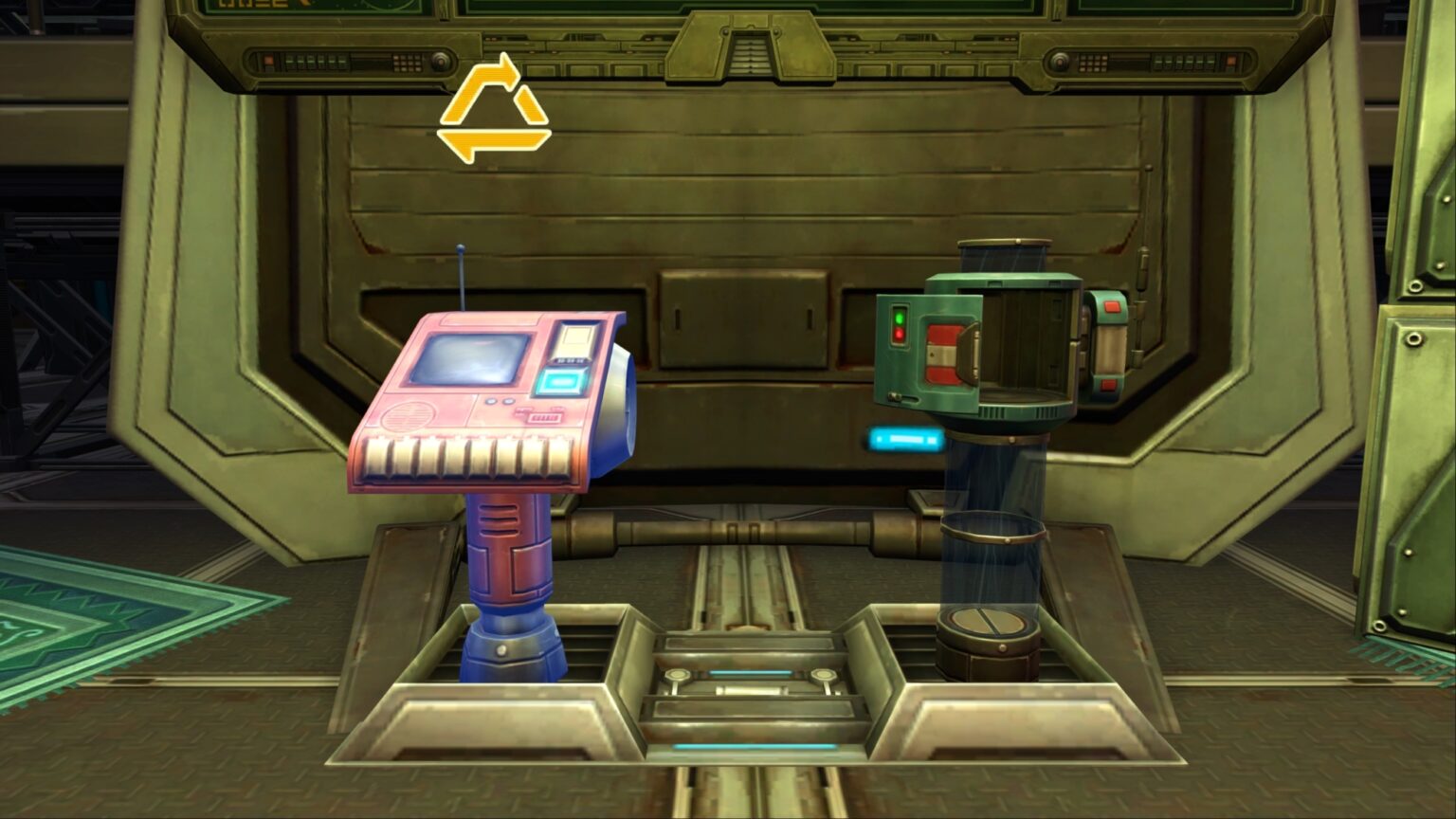1456x819 pixels.
Task: Toggle the green status light on the door
Action: (x=900, y=318)
